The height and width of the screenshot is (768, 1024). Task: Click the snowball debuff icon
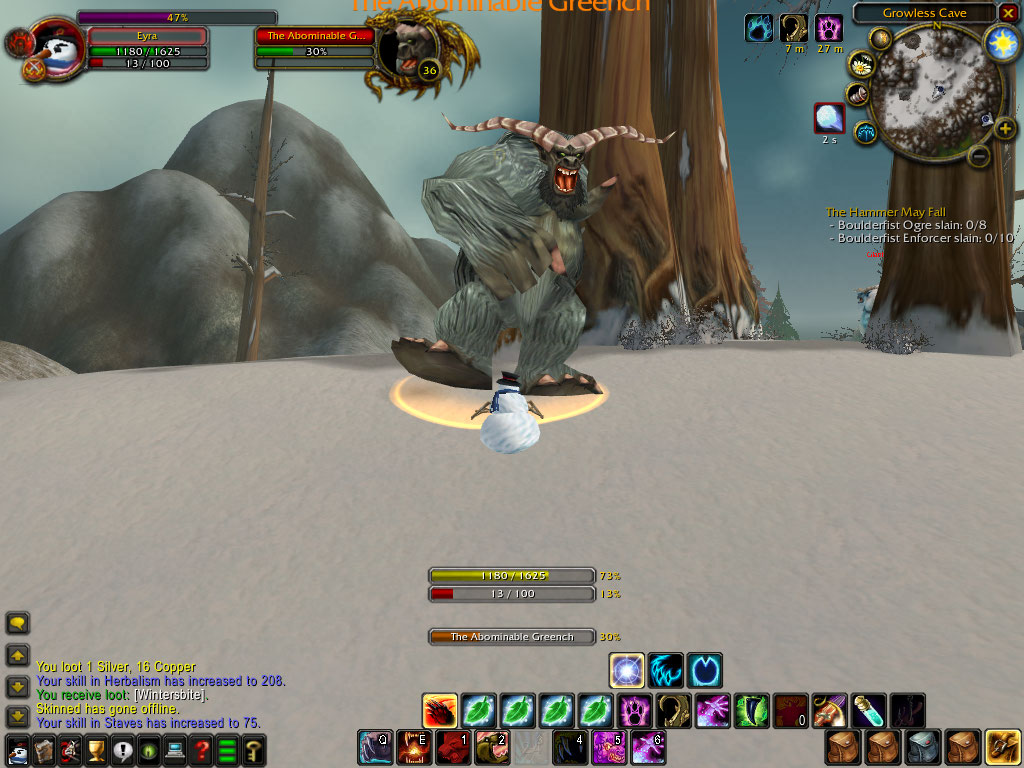(x=829, y=118)
